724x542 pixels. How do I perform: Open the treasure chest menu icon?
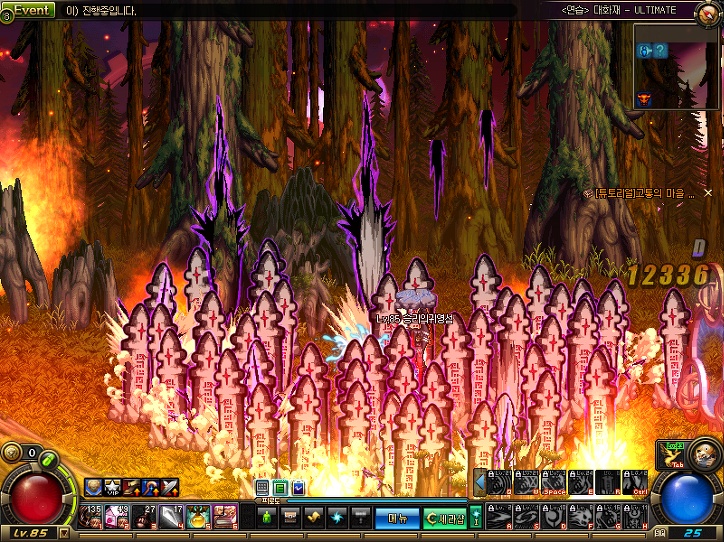(290, 517)
